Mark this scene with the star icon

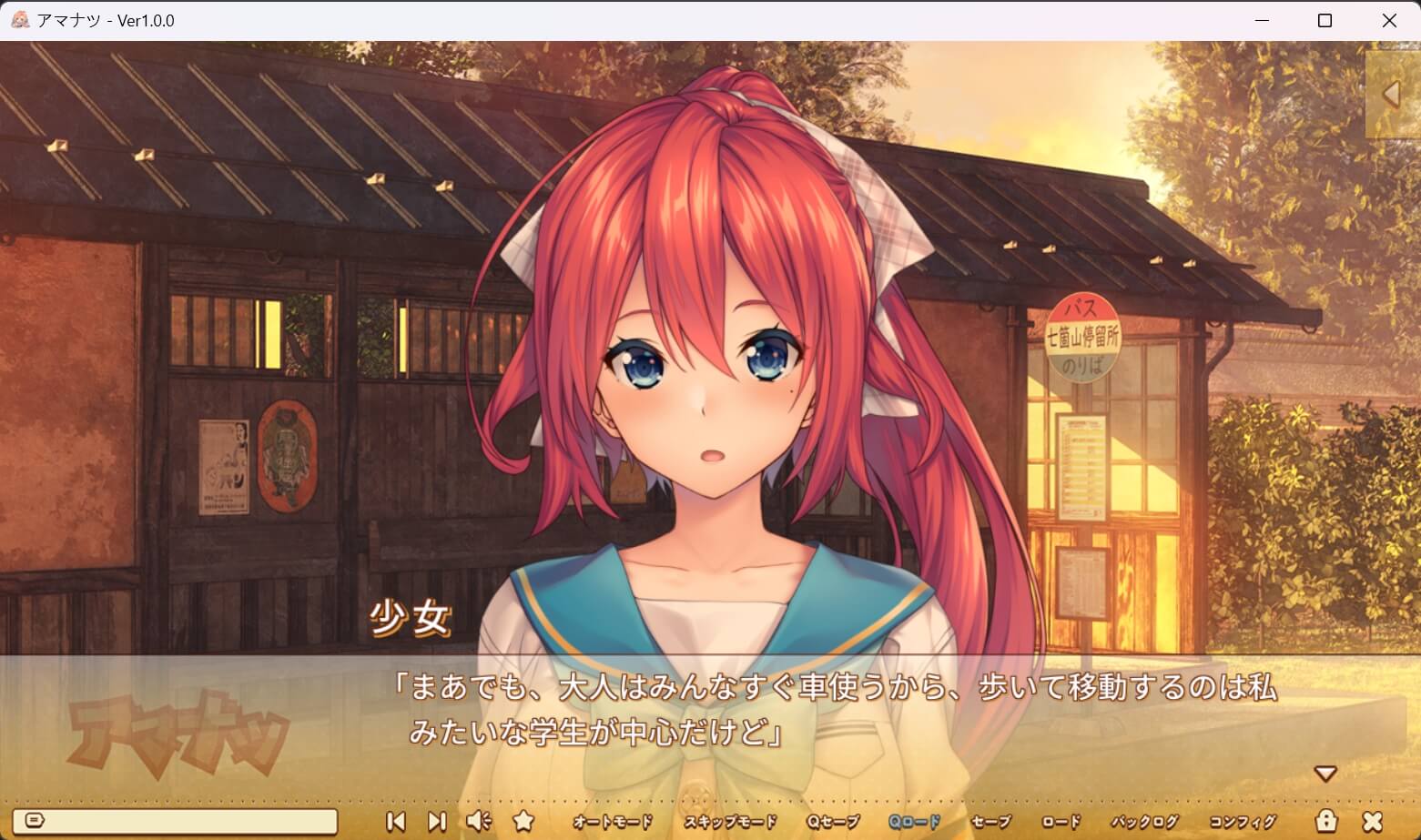(x=523, y=820)
